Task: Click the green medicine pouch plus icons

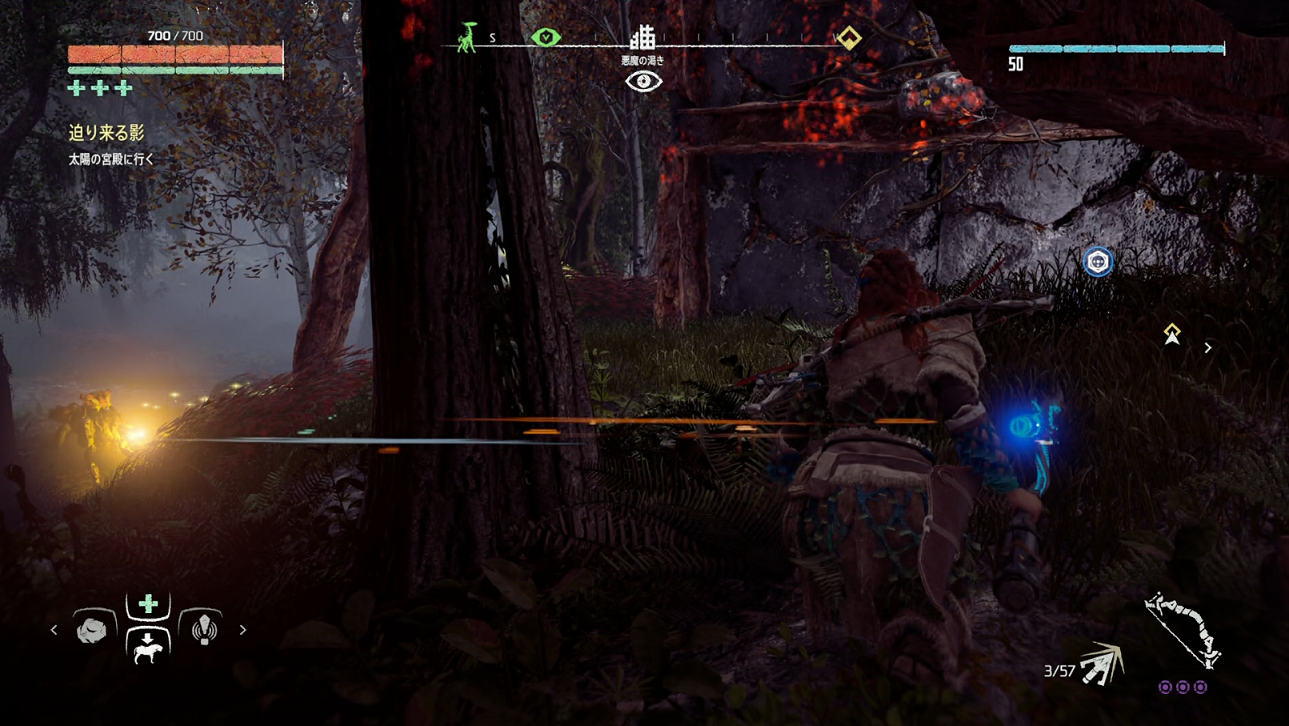Action: (100, 89)
